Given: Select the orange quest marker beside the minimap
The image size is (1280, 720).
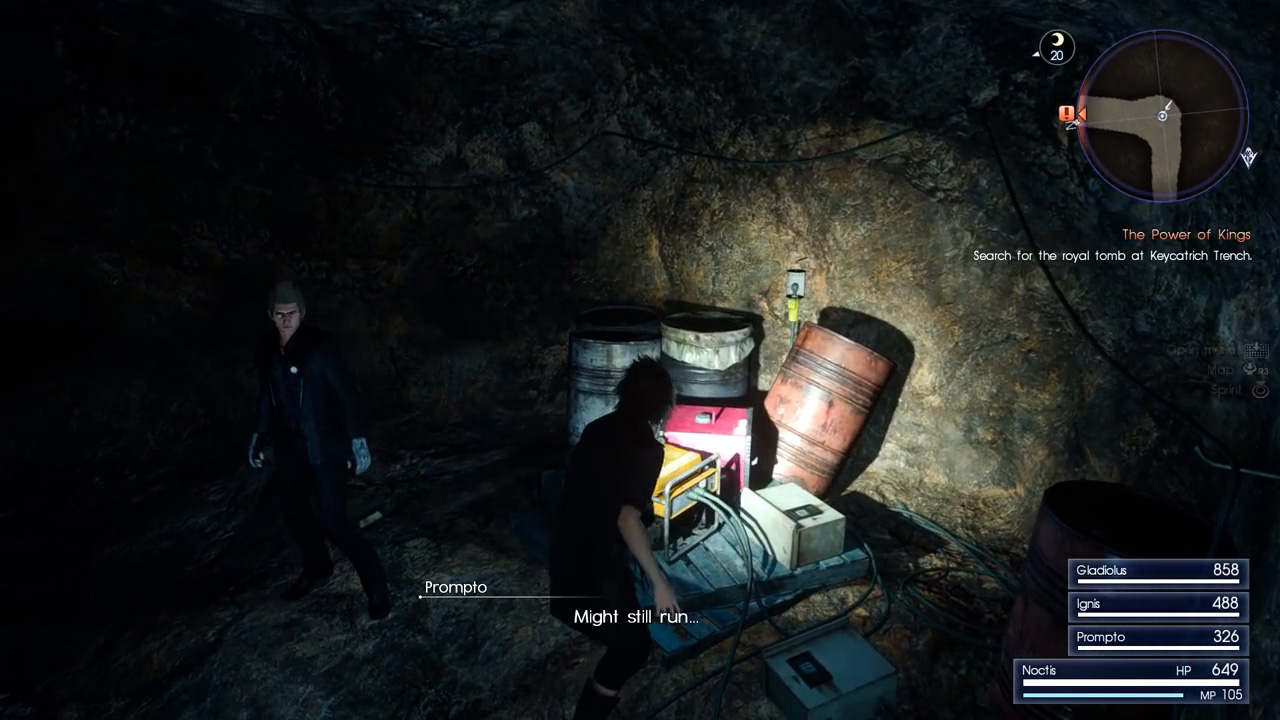Looking at the screenshot, I should [1067, 114].
